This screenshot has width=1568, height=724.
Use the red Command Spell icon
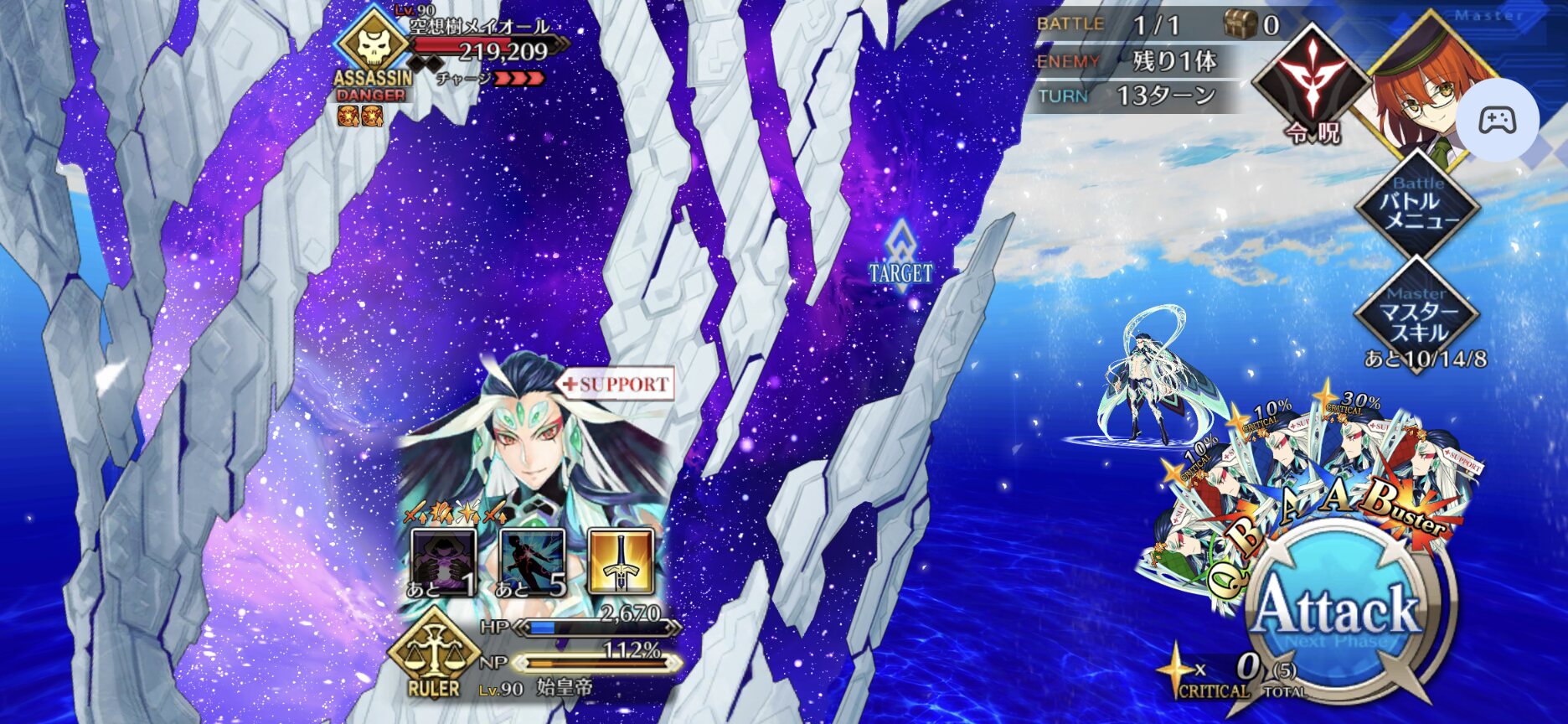click(x=1311, y=84)
